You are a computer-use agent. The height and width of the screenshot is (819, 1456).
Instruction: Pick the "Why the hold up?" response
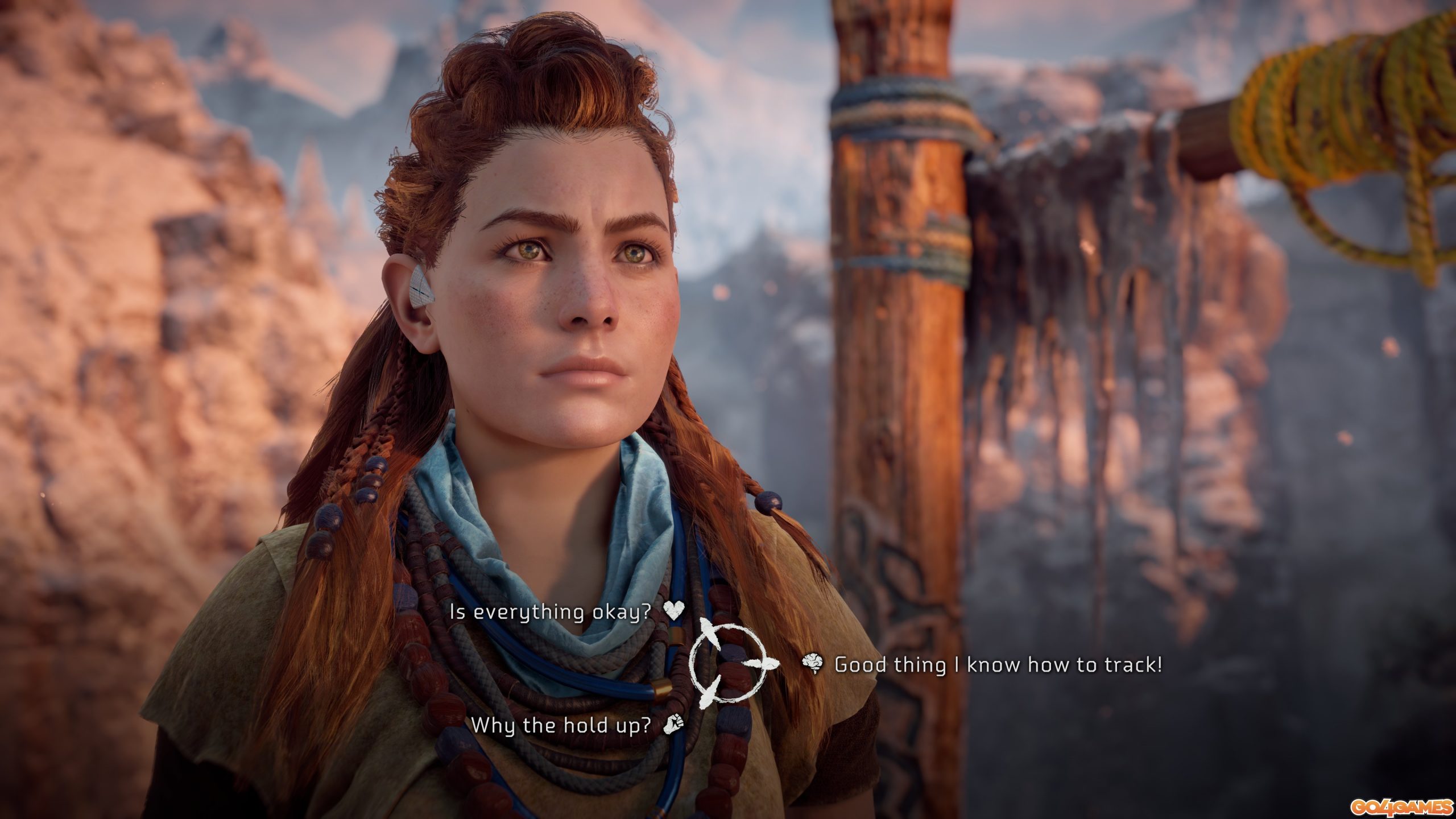560,725
